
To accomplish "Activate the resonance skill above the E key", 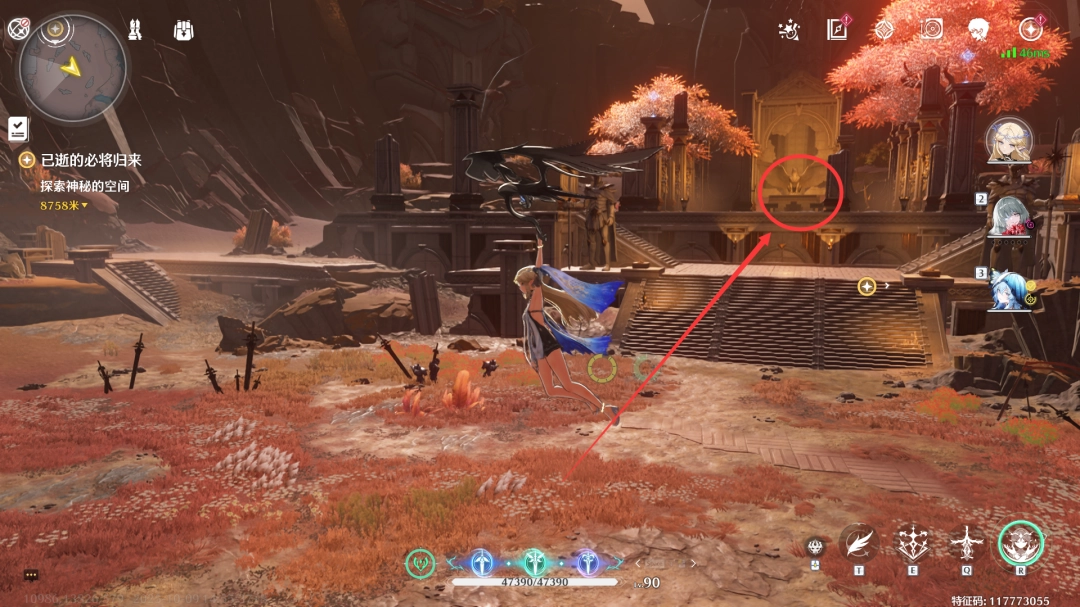I will (x=912, y=543).
